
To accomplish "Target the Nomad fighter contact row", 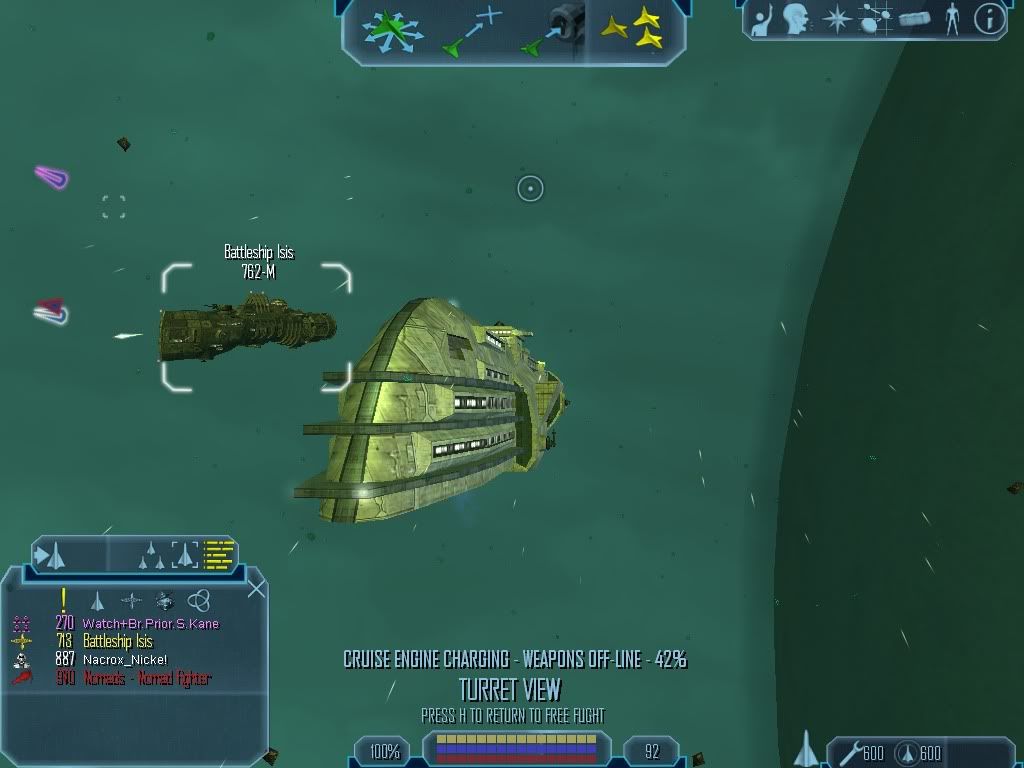I will (146, 678).
